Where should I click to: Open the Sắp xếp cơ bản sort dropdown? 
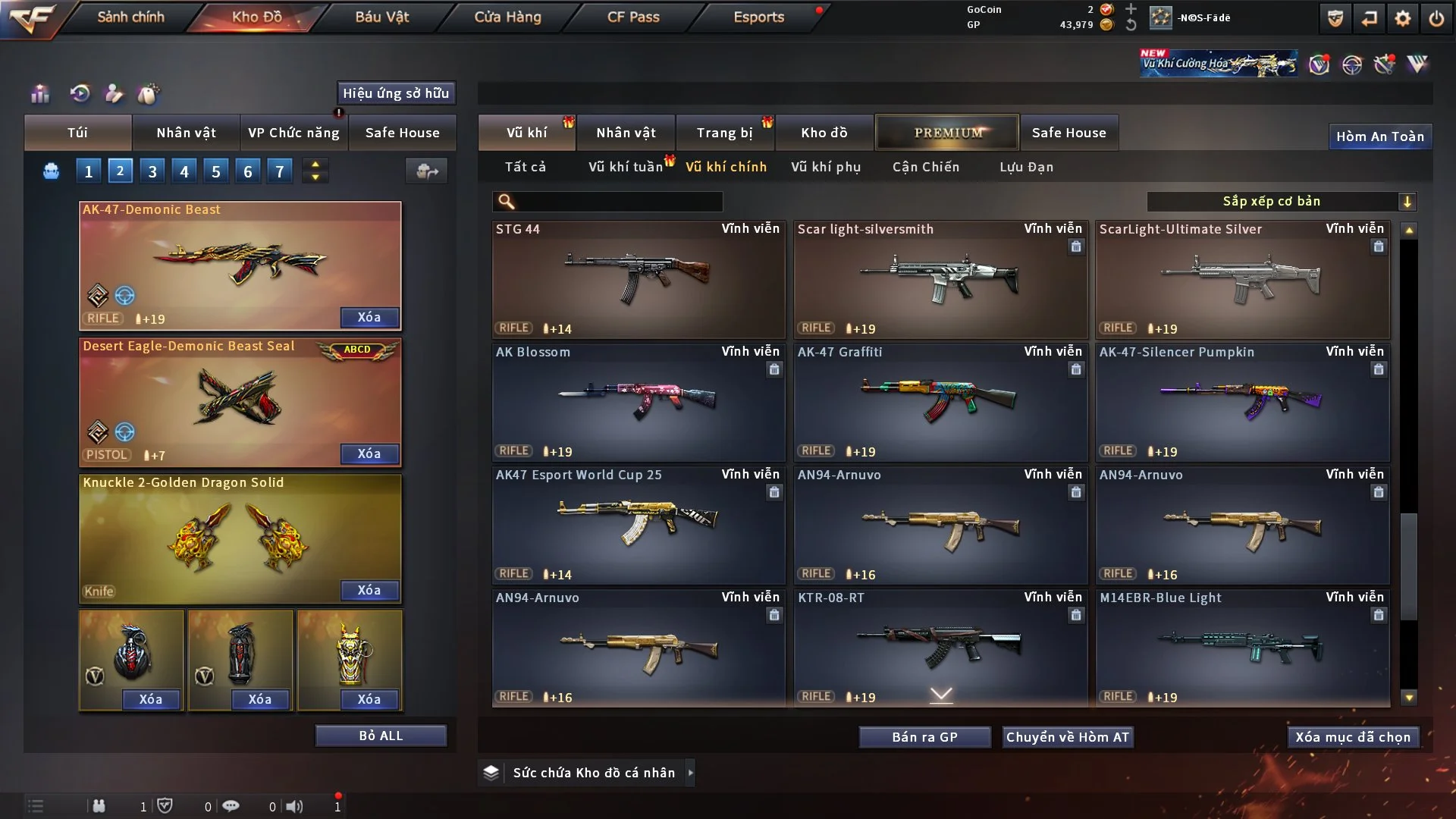tap(1281, 202)
